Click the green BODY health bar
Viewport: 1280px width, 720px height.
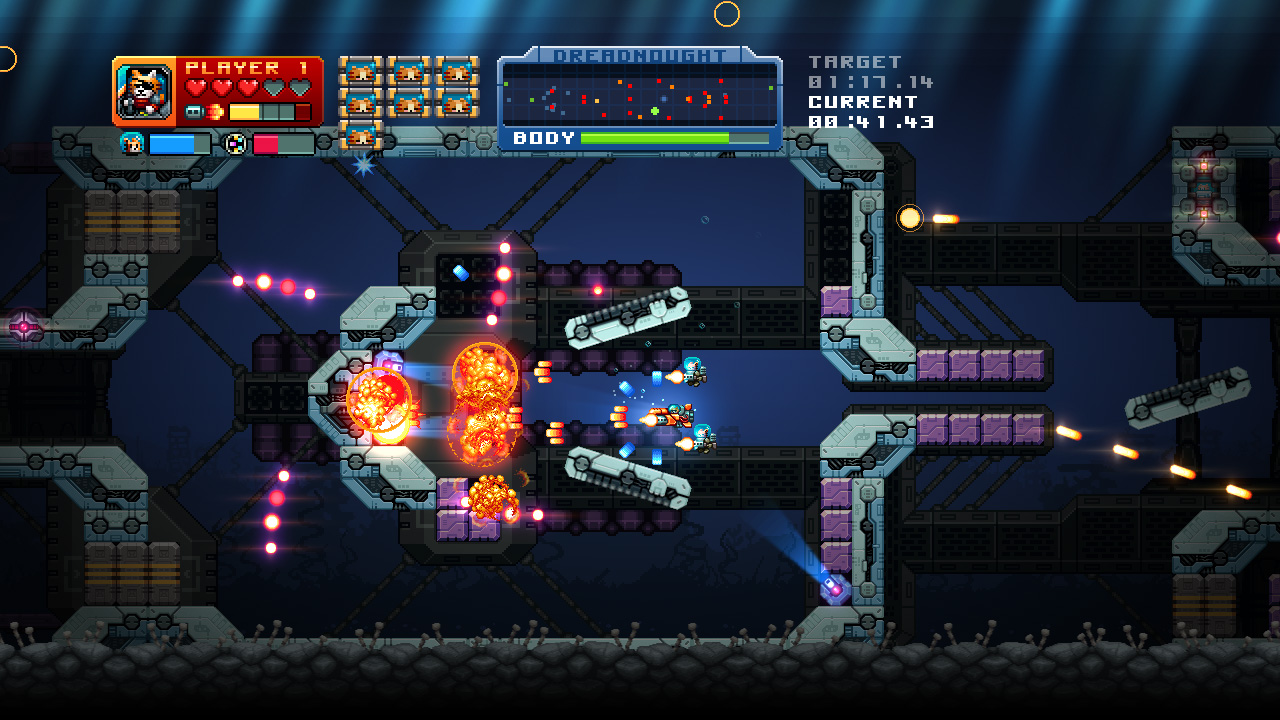pyautogui.click(x=654, y=138)
